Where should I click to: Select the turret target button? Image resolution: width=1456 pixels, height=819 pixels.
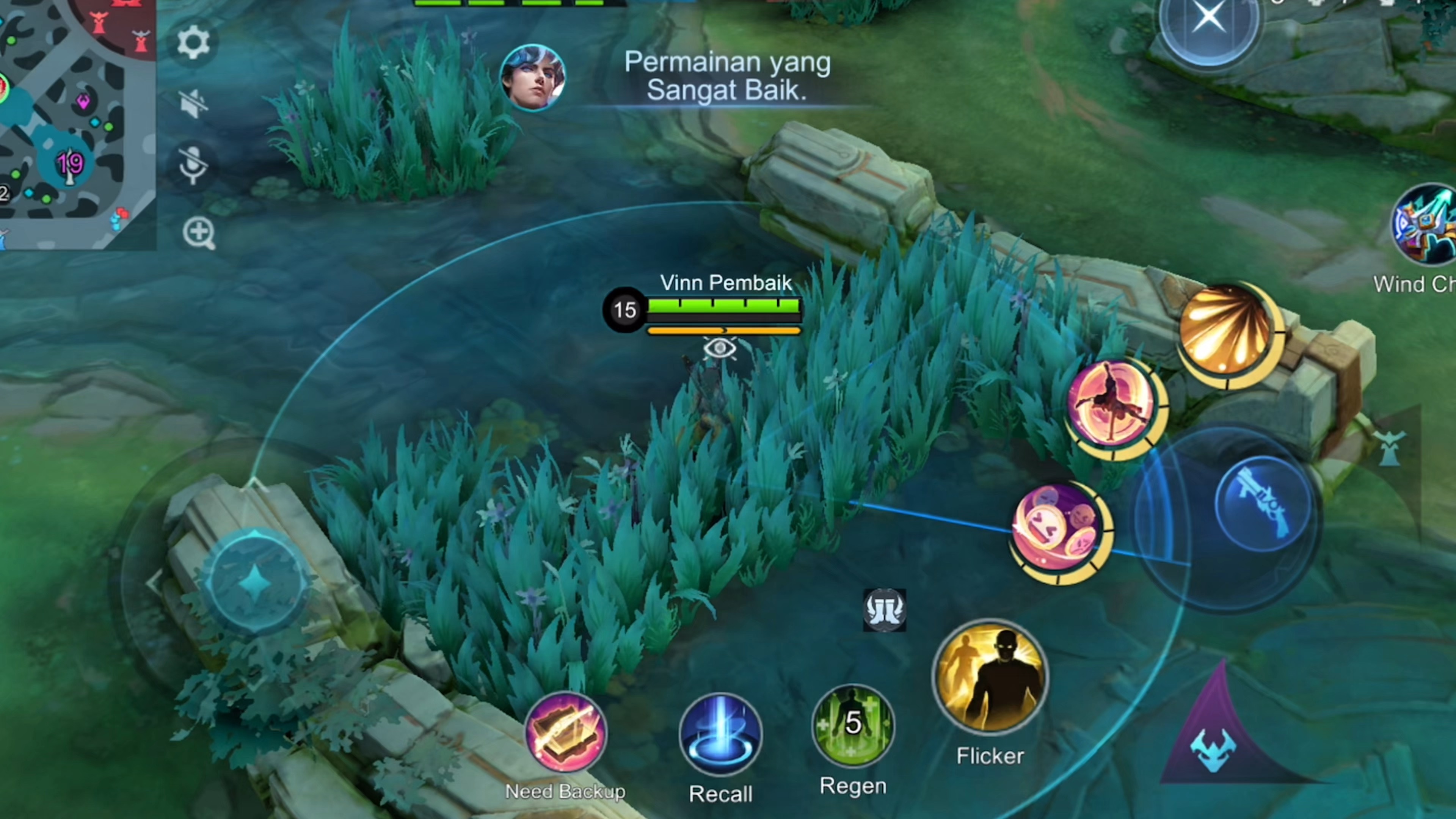pyautogui.click(x=1390, y=448)
